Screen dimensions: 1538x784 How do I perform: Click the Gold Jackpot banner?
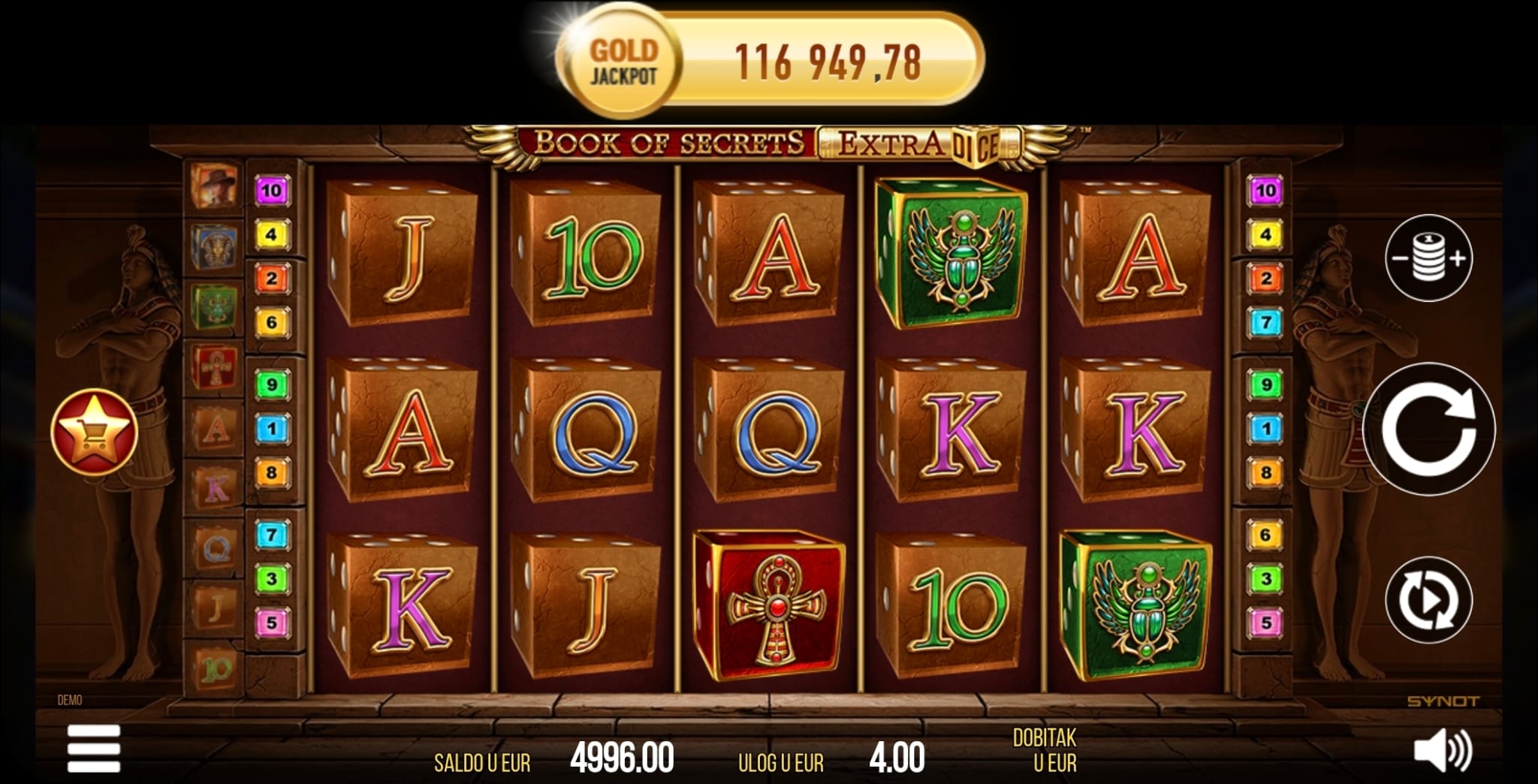pyautogui.click(x=770, y=62)
